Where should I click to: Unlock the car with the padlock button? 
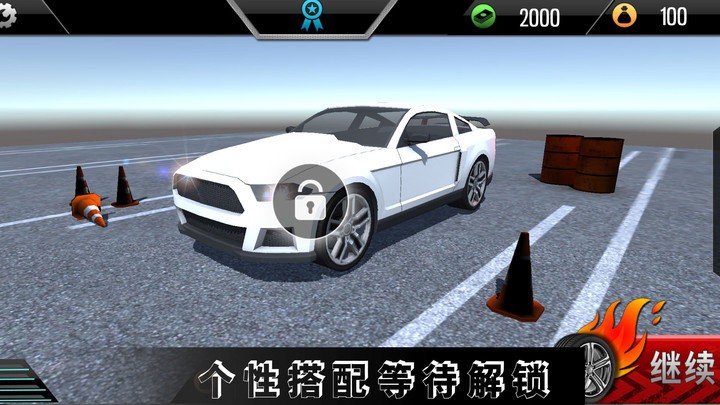tap(308, 200)
